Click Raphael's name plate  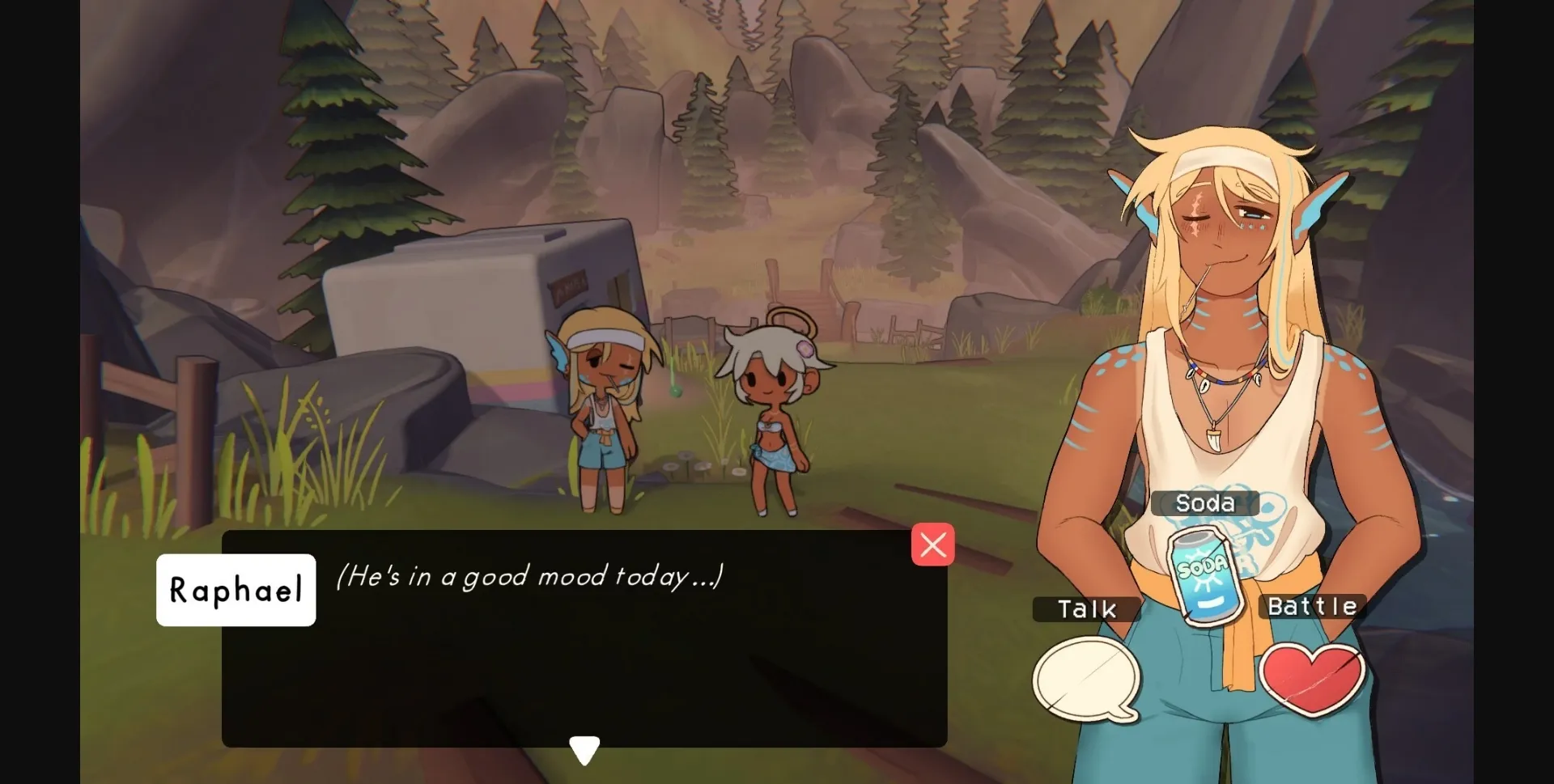(x=236, y=590)
